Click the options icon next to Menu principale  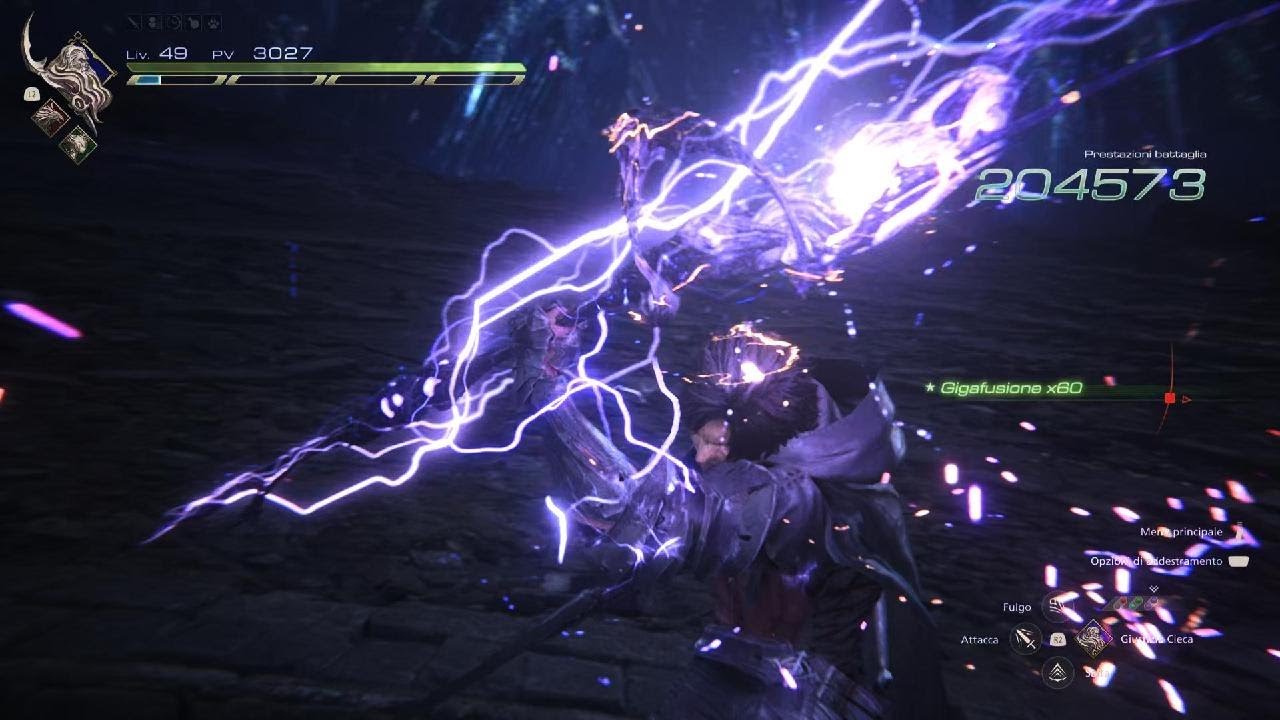click(1239, 530)
